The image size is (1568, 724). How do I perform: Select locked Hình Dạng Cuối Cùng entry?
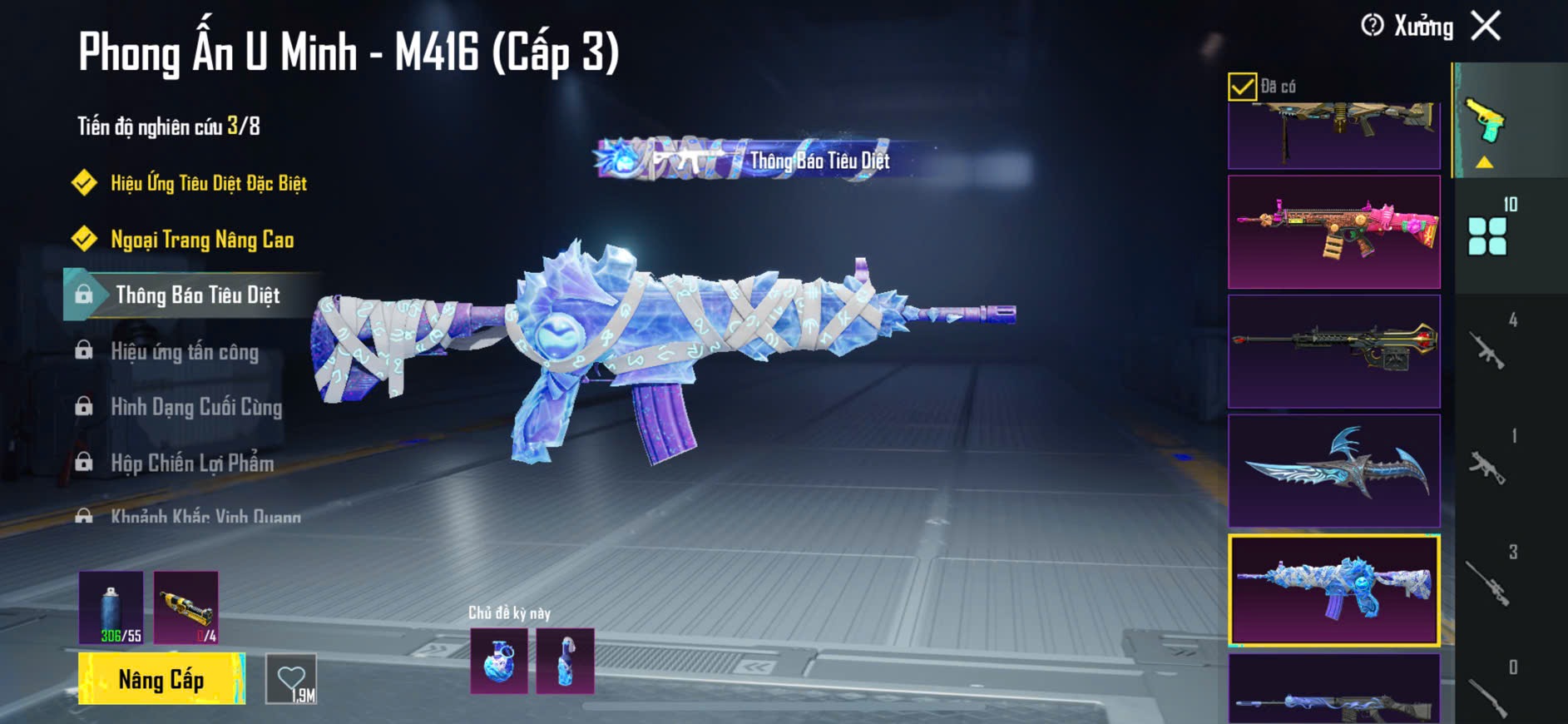(195, 407)
